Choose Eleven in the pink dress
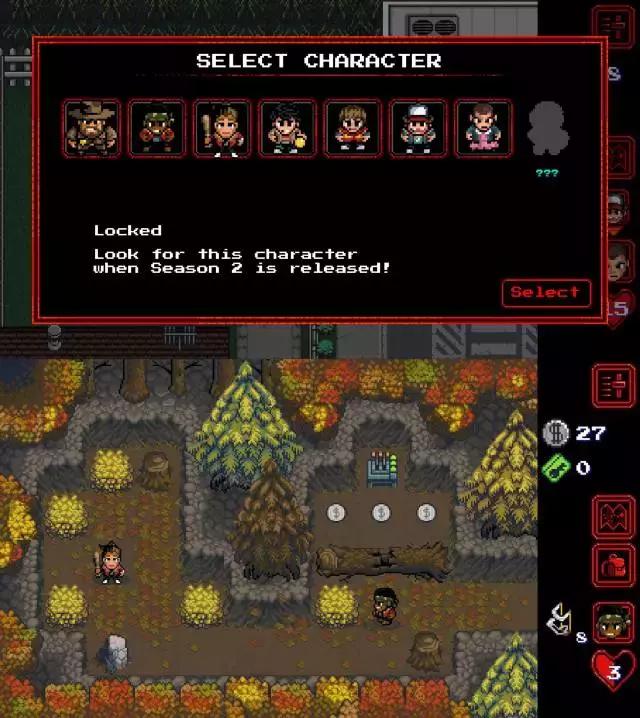Viewport: 640px width, 718px height. click(484, 129)
